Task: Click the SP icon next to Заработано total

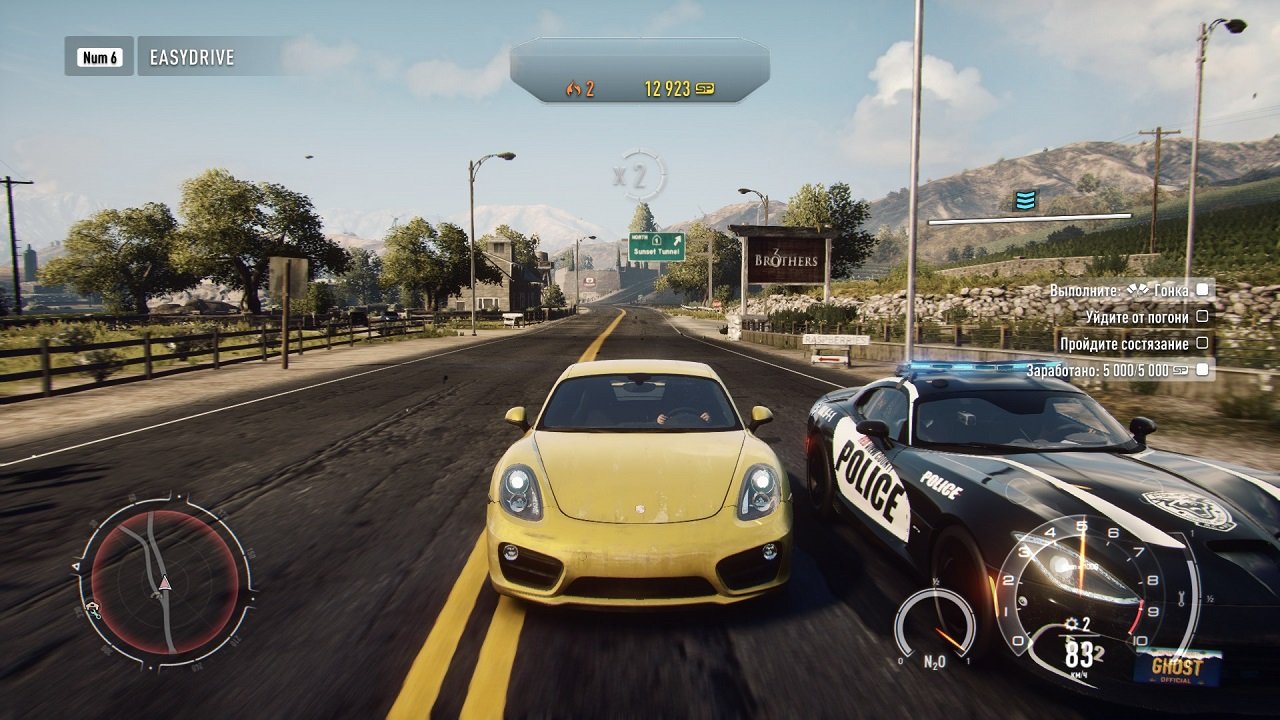Action: (1182, 369)
